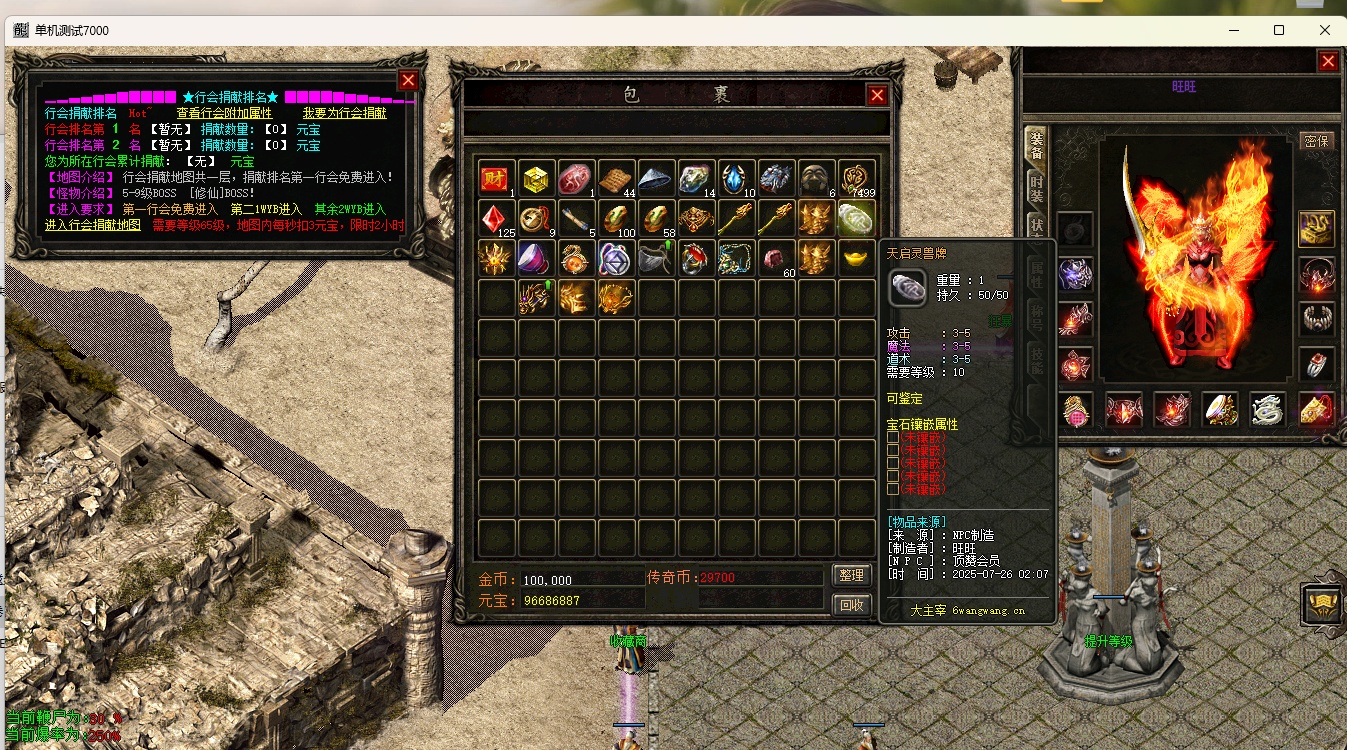Click the stone mask item
1347x750 pixels.
coord(817,178)
